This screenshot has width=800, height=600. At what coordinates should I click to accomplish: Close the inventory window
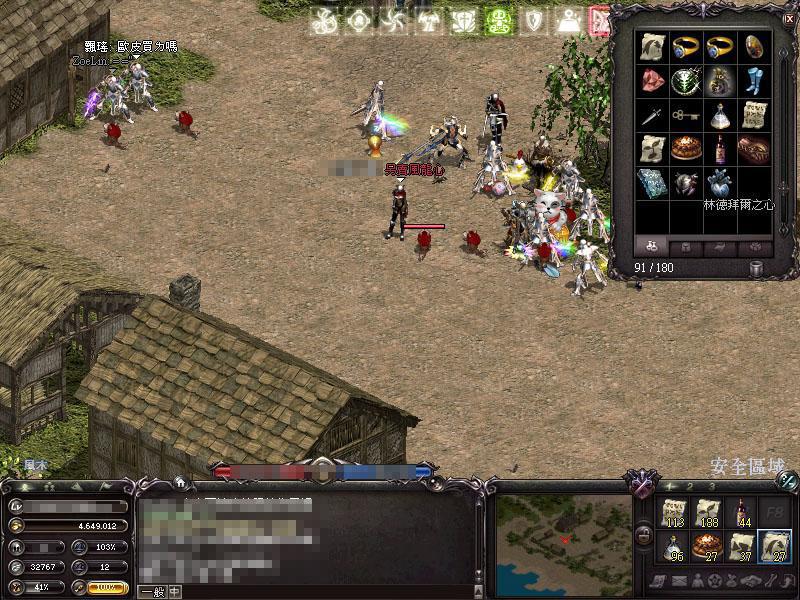(x=789, y=18)
